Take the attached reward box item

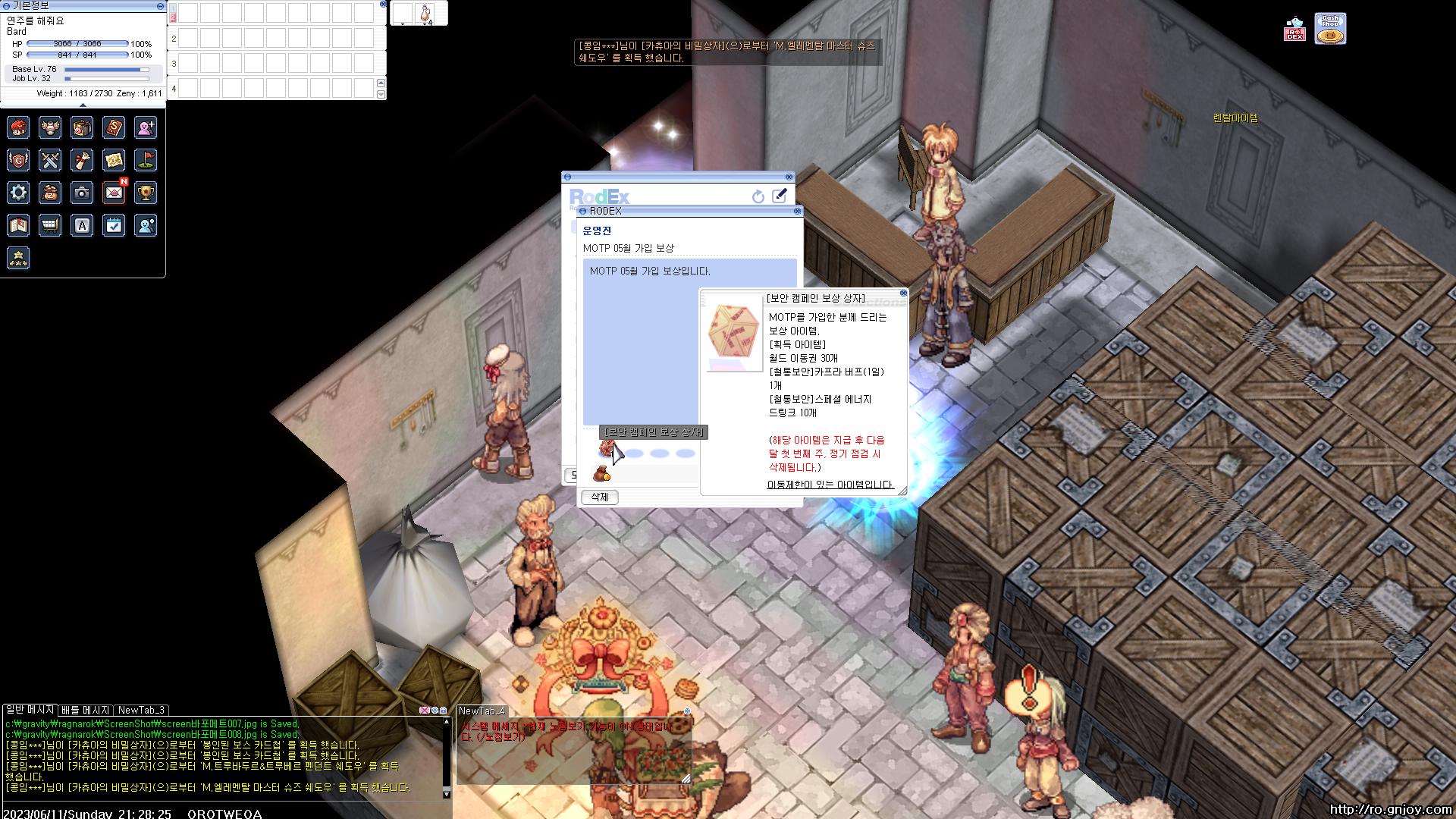tap(607, 450)
